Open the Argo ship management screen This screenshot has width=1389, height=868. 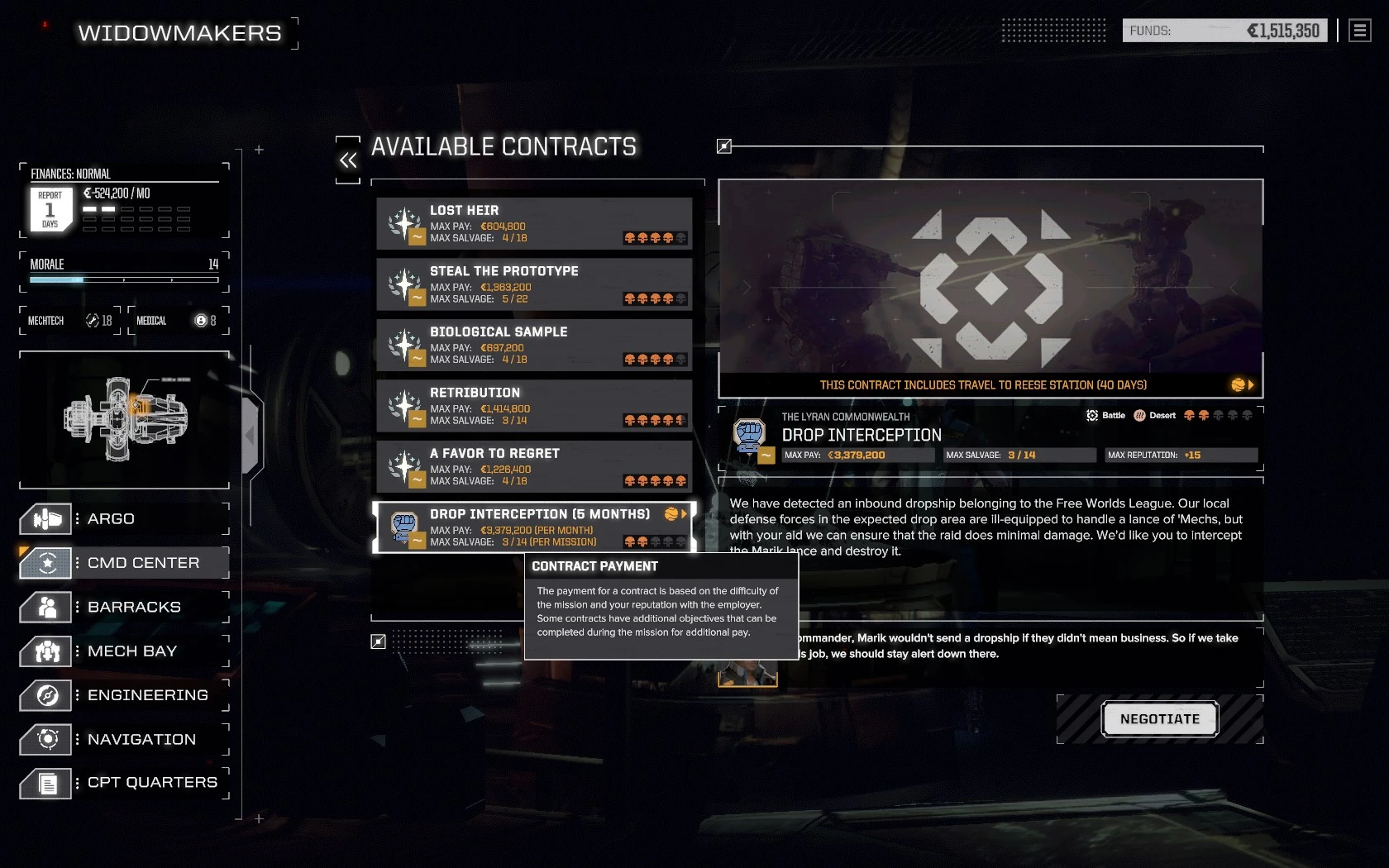pos(45,519)
